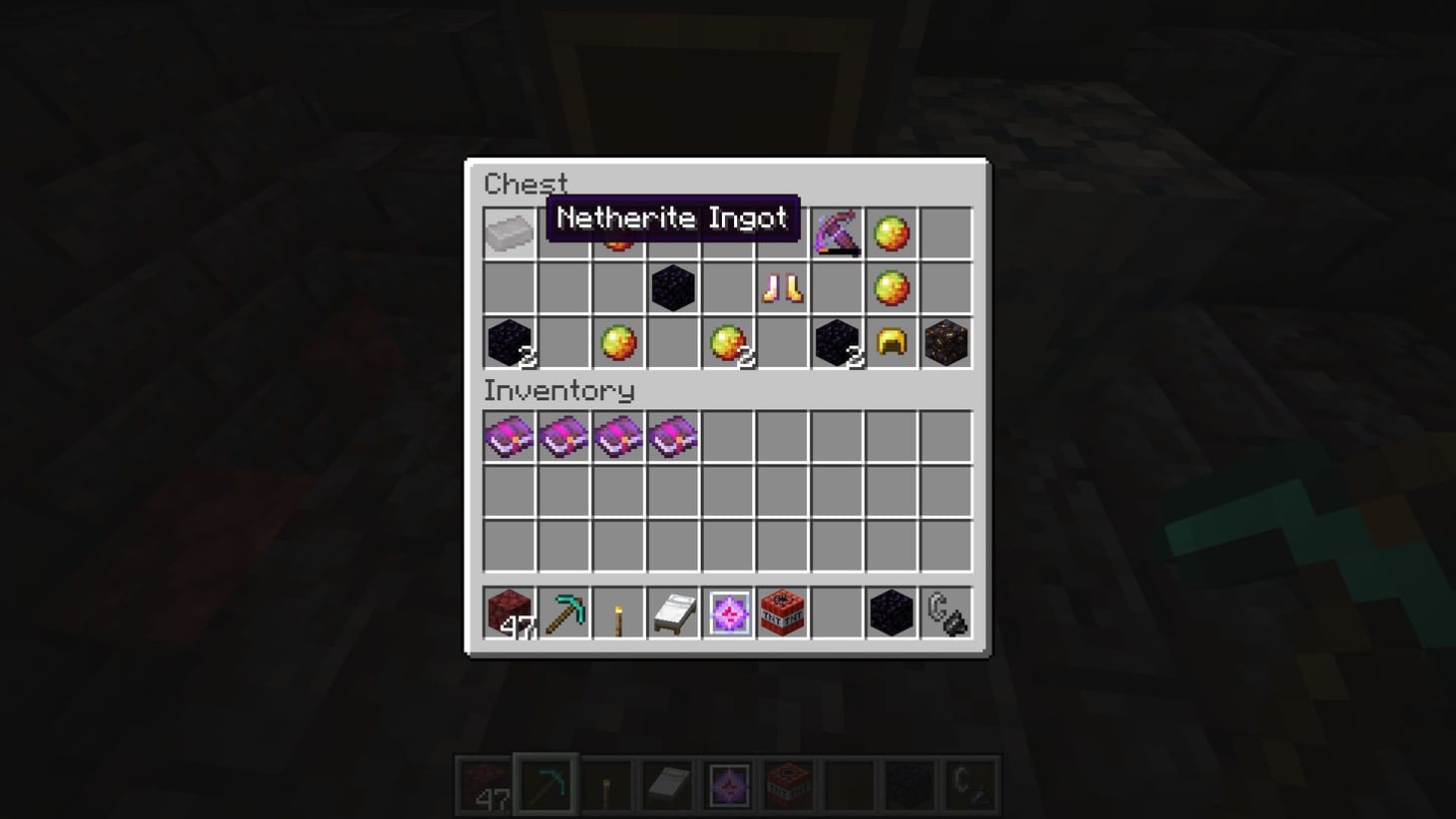Select the stack of 47 netherrack
The height and width of the screenshot is (819, 1456).
point(510,614)
